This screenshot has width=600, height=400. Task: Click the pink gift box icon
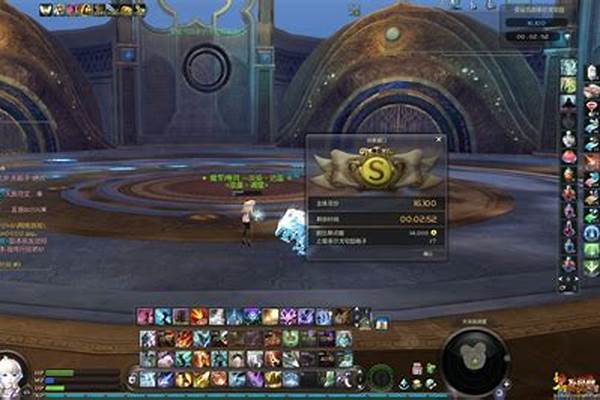point(569,157)
